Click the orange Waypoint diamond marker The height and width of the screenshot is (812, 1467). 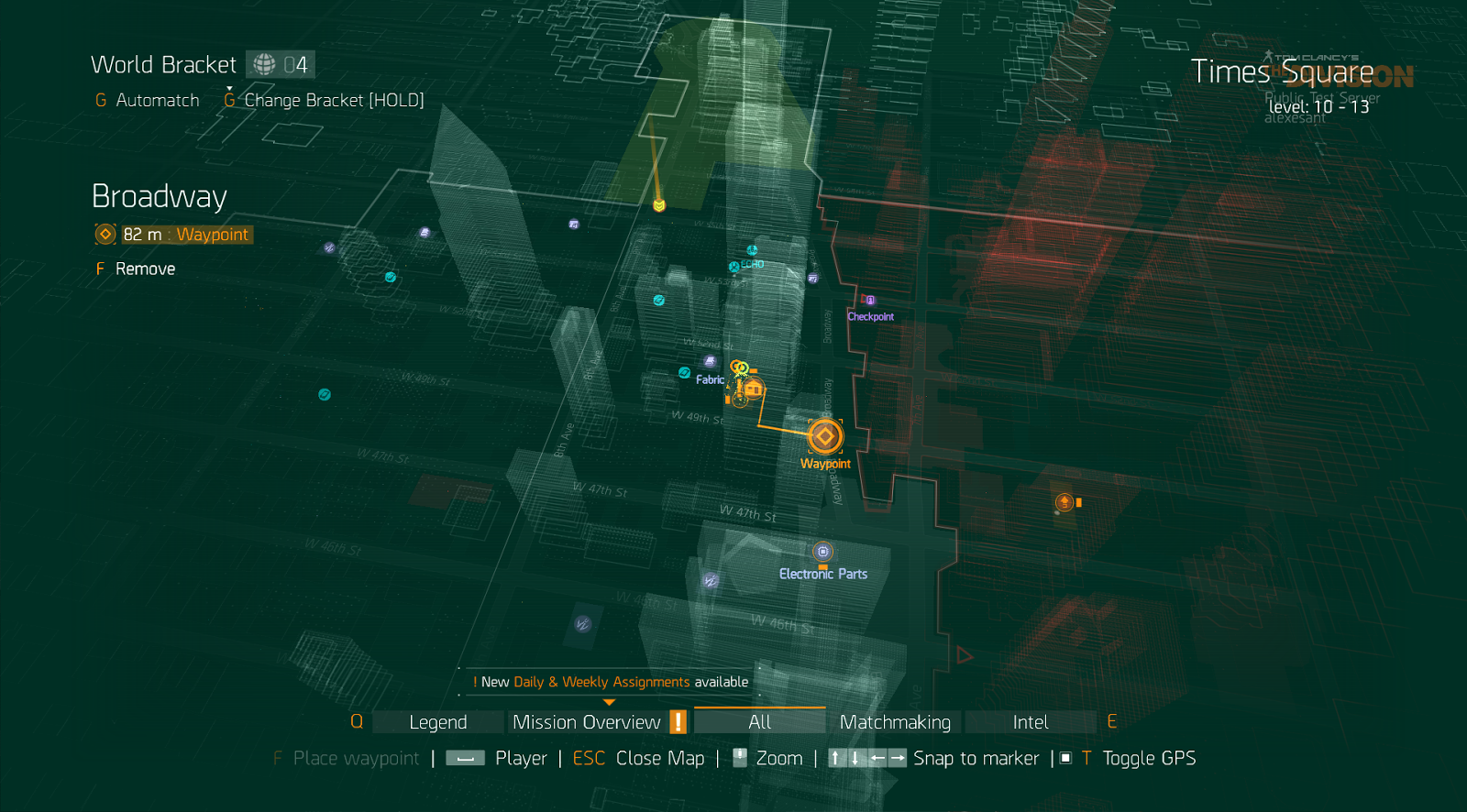tap(823, 435)
